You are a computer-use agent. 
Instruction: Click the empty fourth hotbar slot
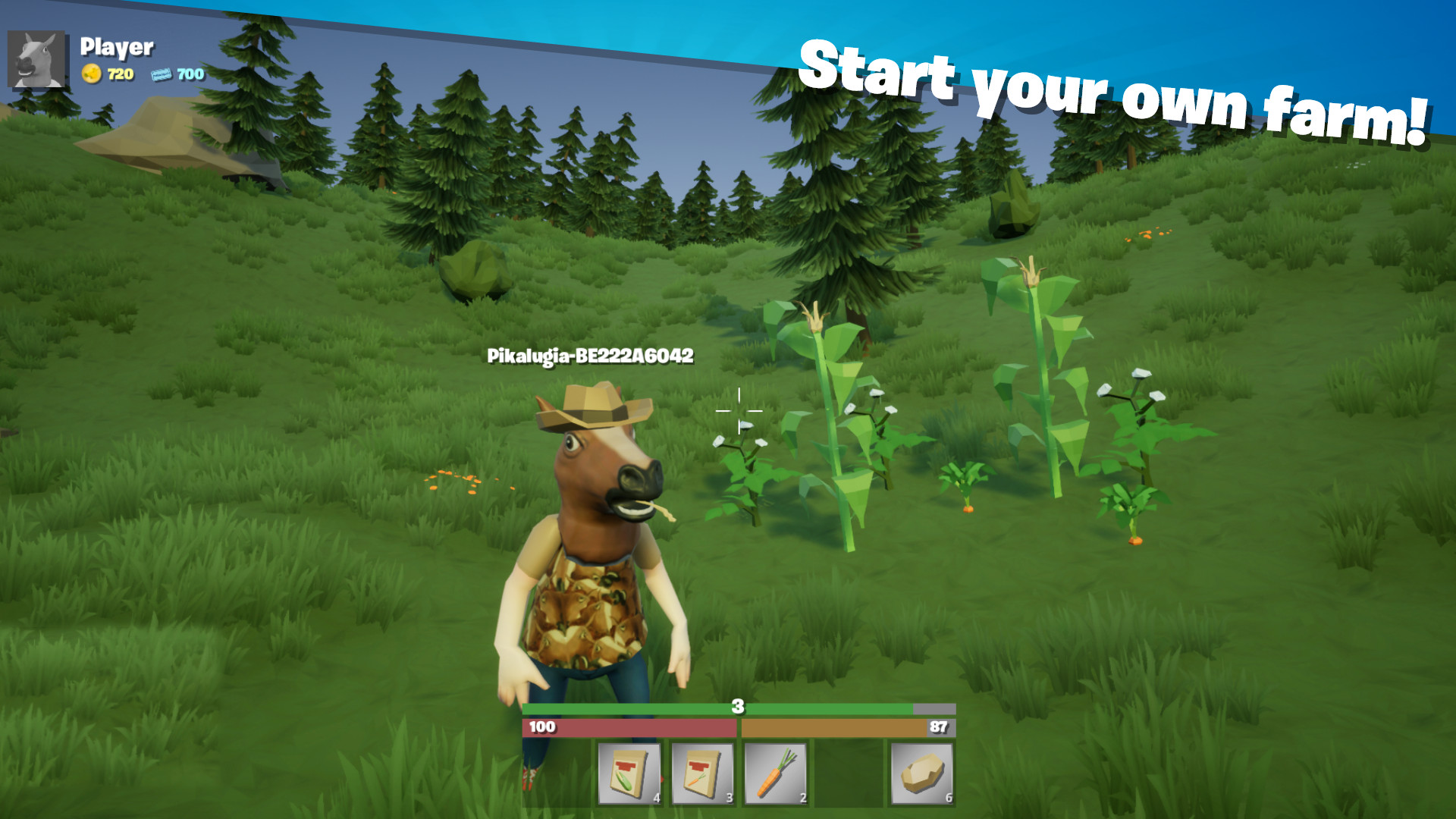click(849, 772)
